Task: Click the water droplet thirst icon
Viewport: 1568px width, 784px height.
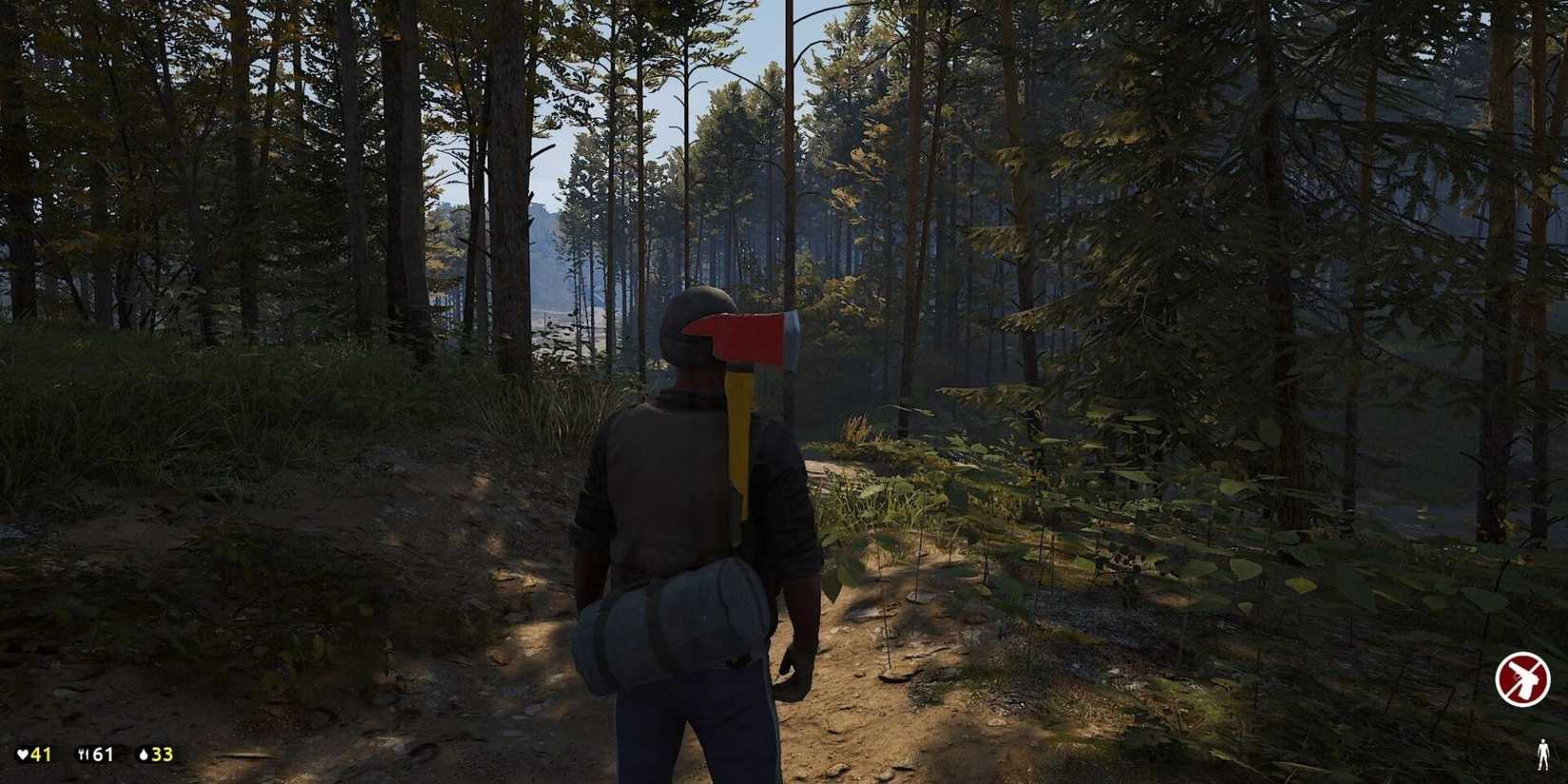Action: 143,754
